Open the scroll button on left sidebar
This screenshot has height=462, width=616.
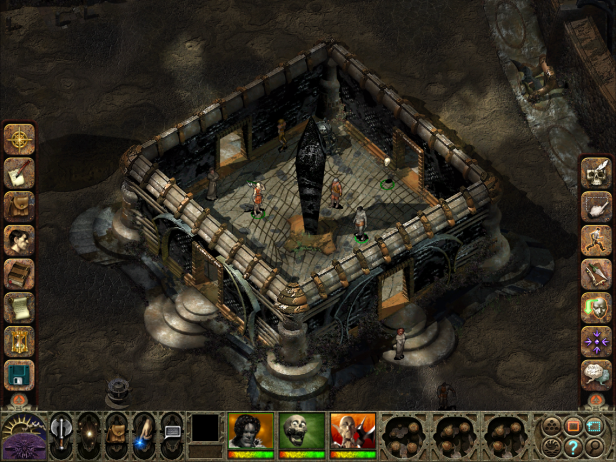click(19, 307)
